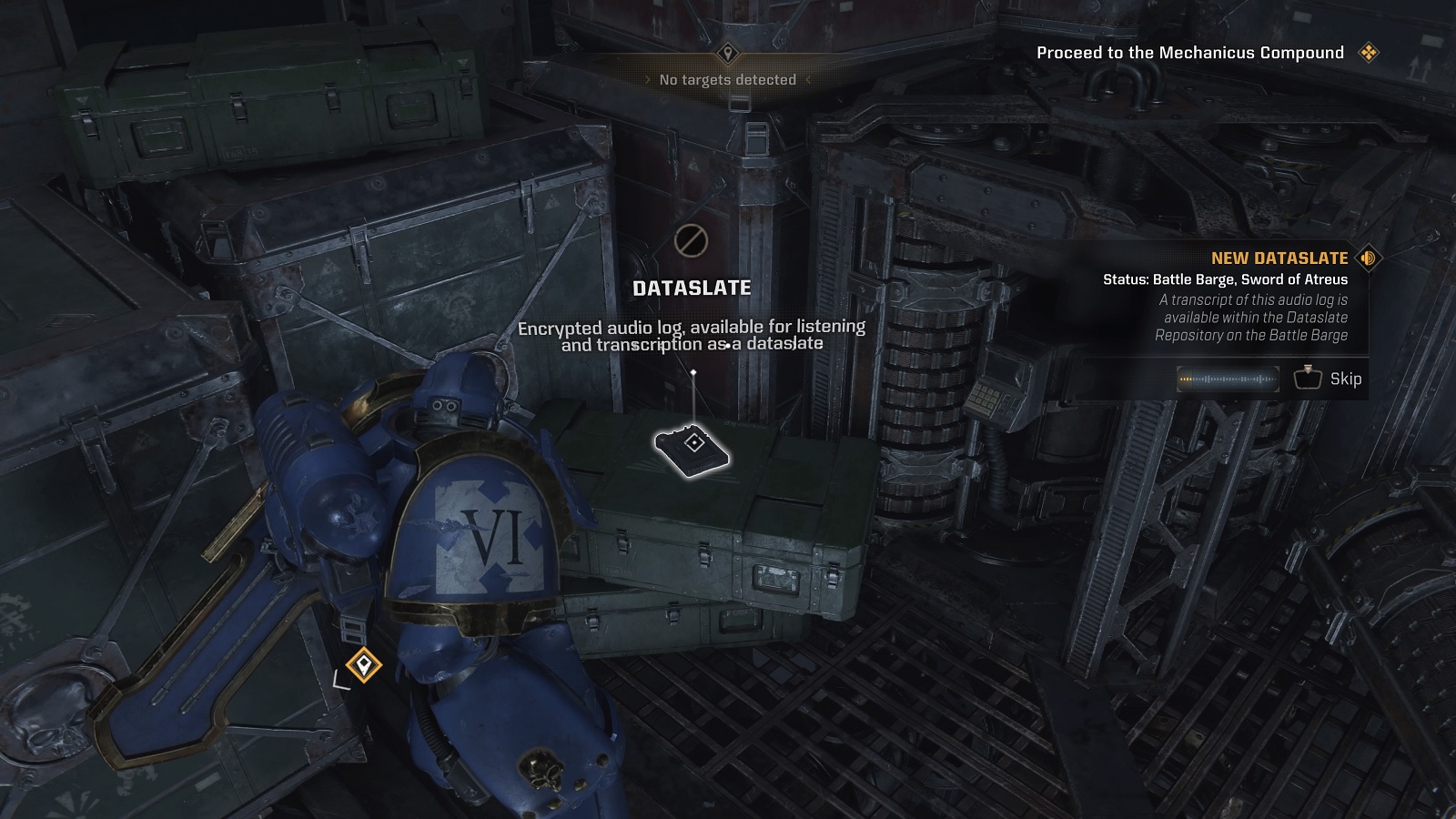Select the squad waypoint marker icon
This screenshot has width=1456, height=819.
[x=364, y=664]
